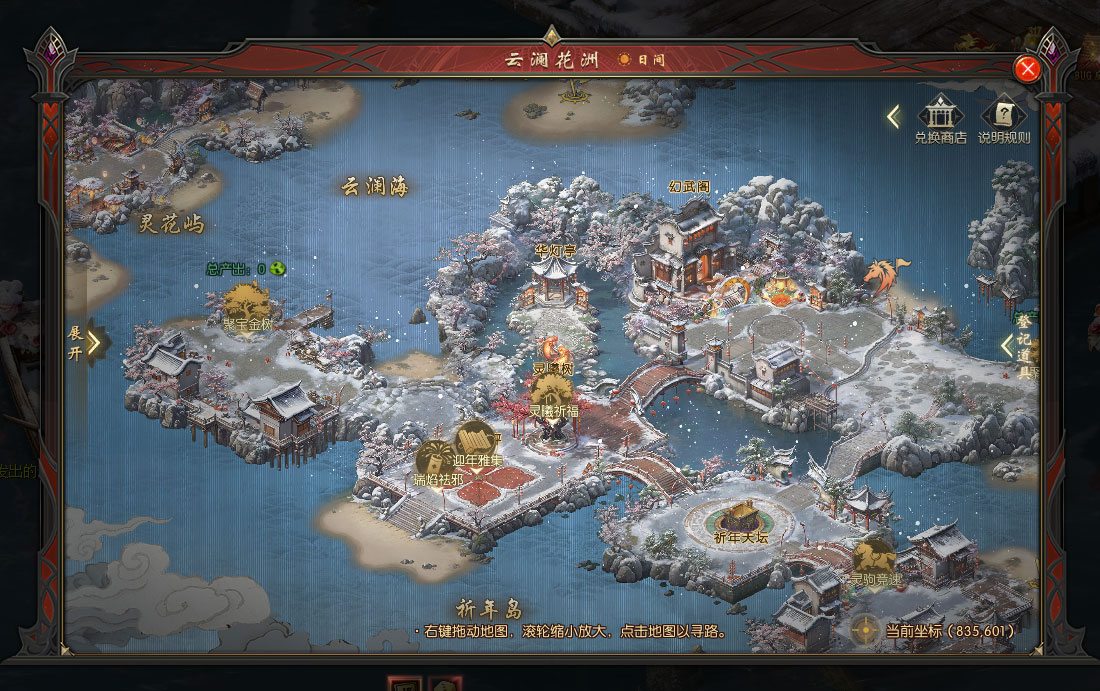Screen dimensions: 1100x691
Task: Open the 瑞焰祛邪 fireworks marker
Action: 436,460
